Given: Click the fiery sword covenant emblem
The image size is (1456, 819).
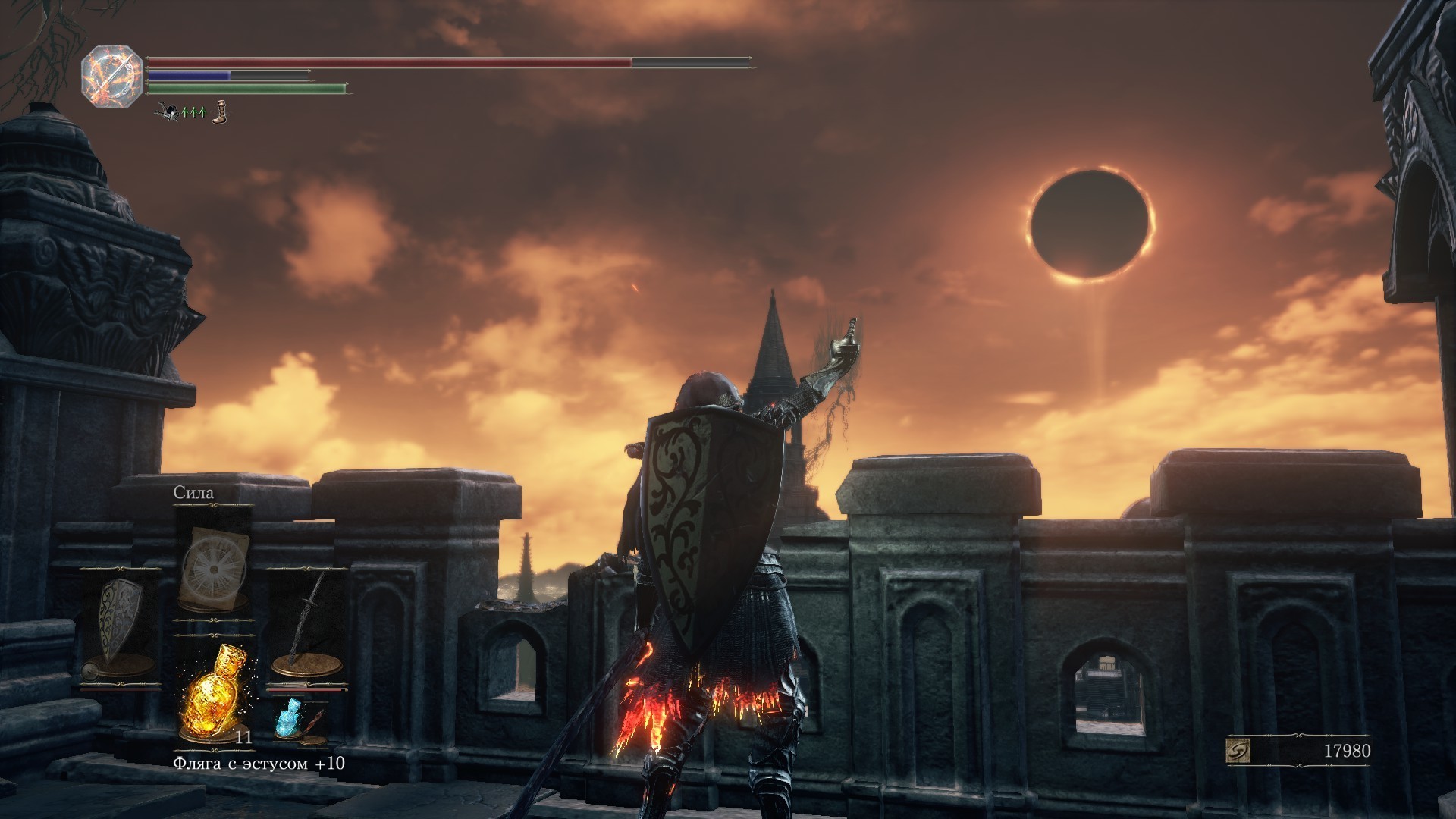Looking at the screenshot, I should pyautogui.click(x=112, y=77).
